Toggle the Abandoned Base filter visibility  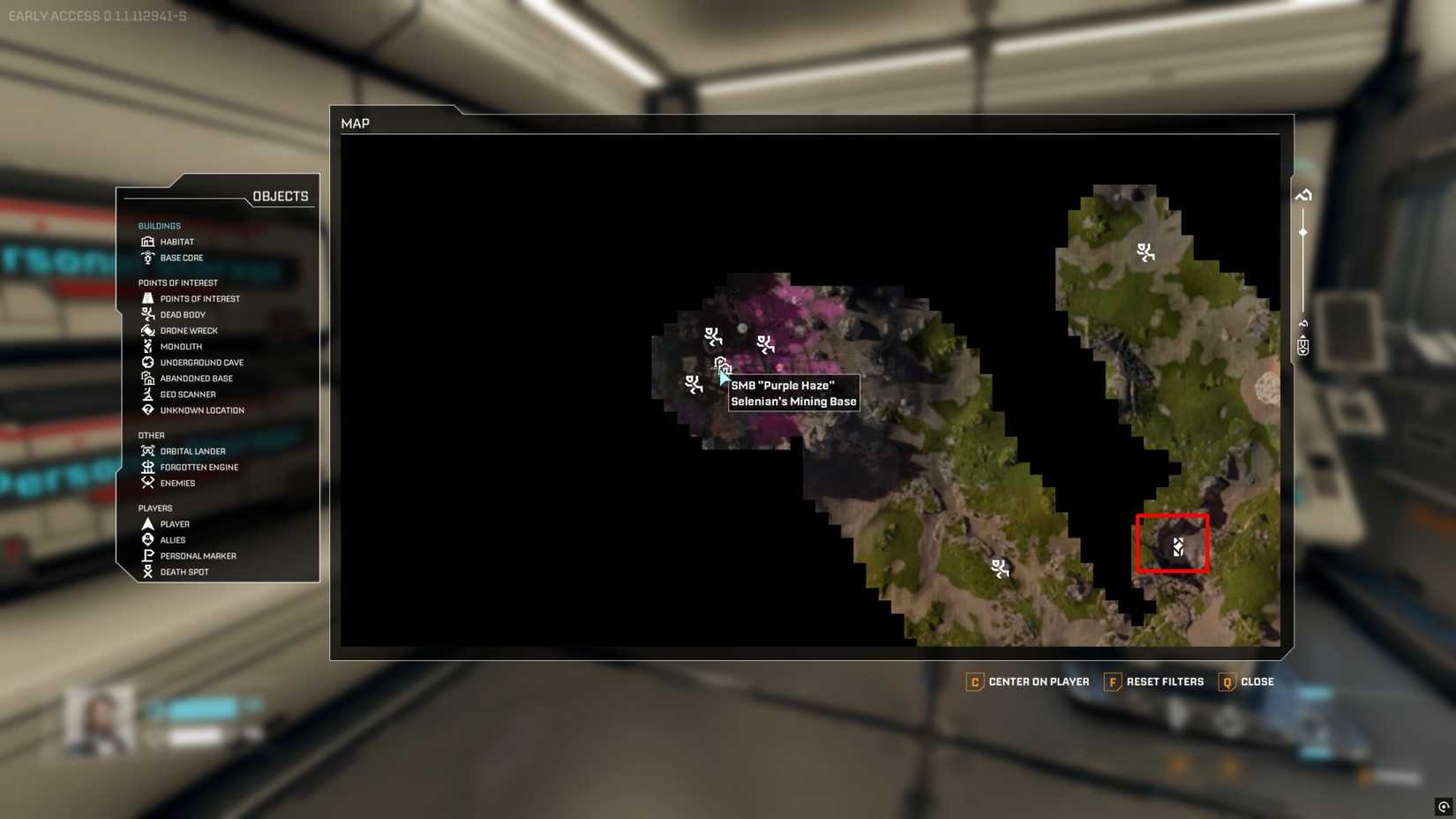(148, 378)
